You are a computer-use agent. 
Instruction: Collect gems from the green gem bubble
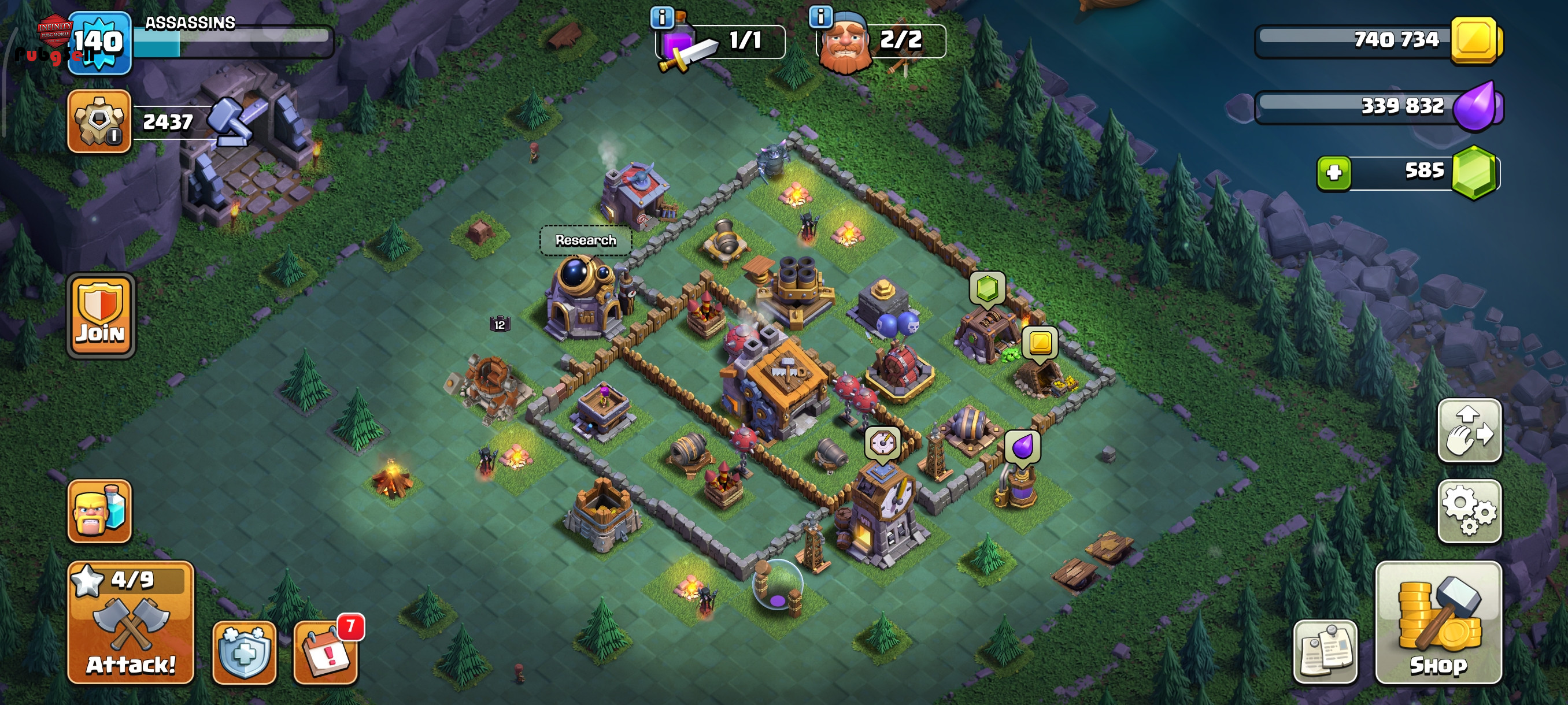pos(987,288)
